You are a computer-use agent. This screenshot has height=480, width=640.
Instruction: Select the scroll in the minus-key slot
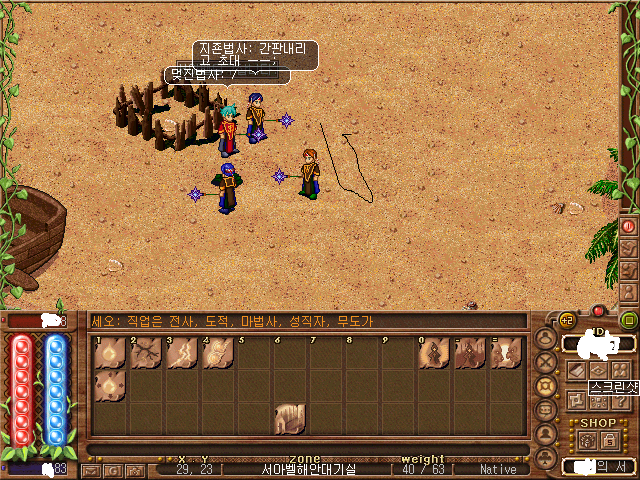pyautogui.click(x=470, y=353)
